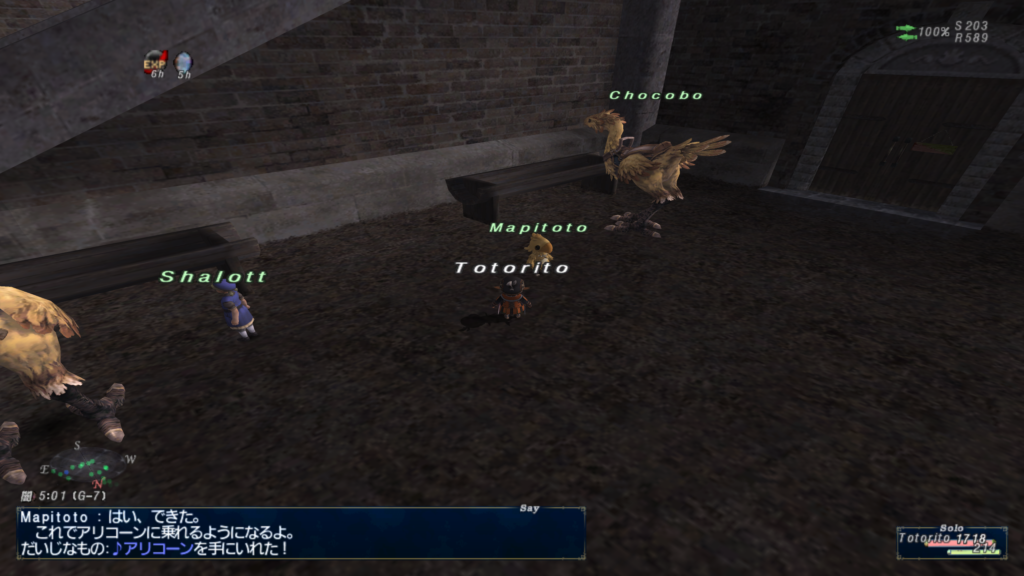Select the pale blue crystal status icon
This screenshot has height=576, width=1024.
pyautogui.click(x=183, y=62)
